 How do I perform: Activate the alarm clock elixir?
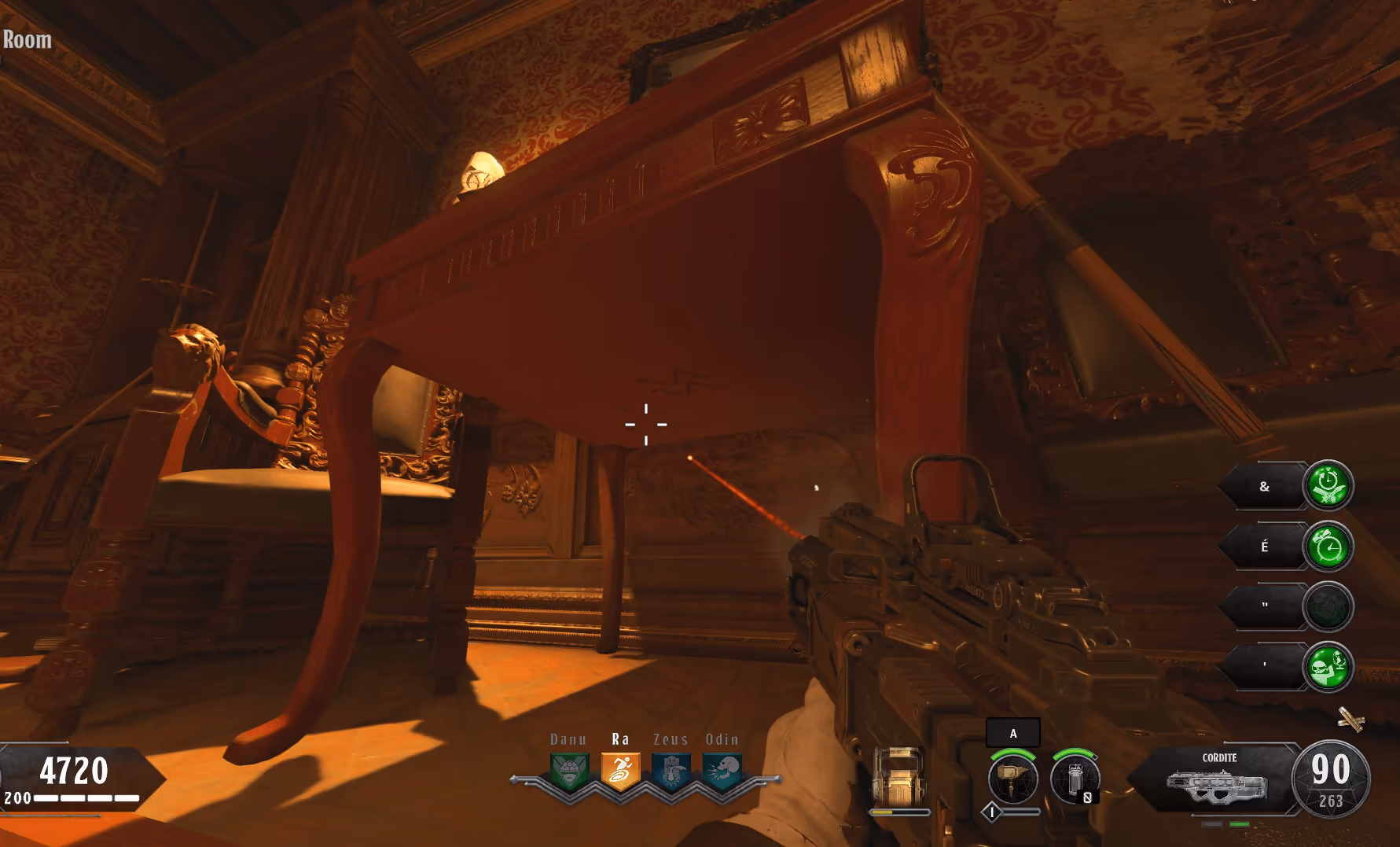point(1328,546)
